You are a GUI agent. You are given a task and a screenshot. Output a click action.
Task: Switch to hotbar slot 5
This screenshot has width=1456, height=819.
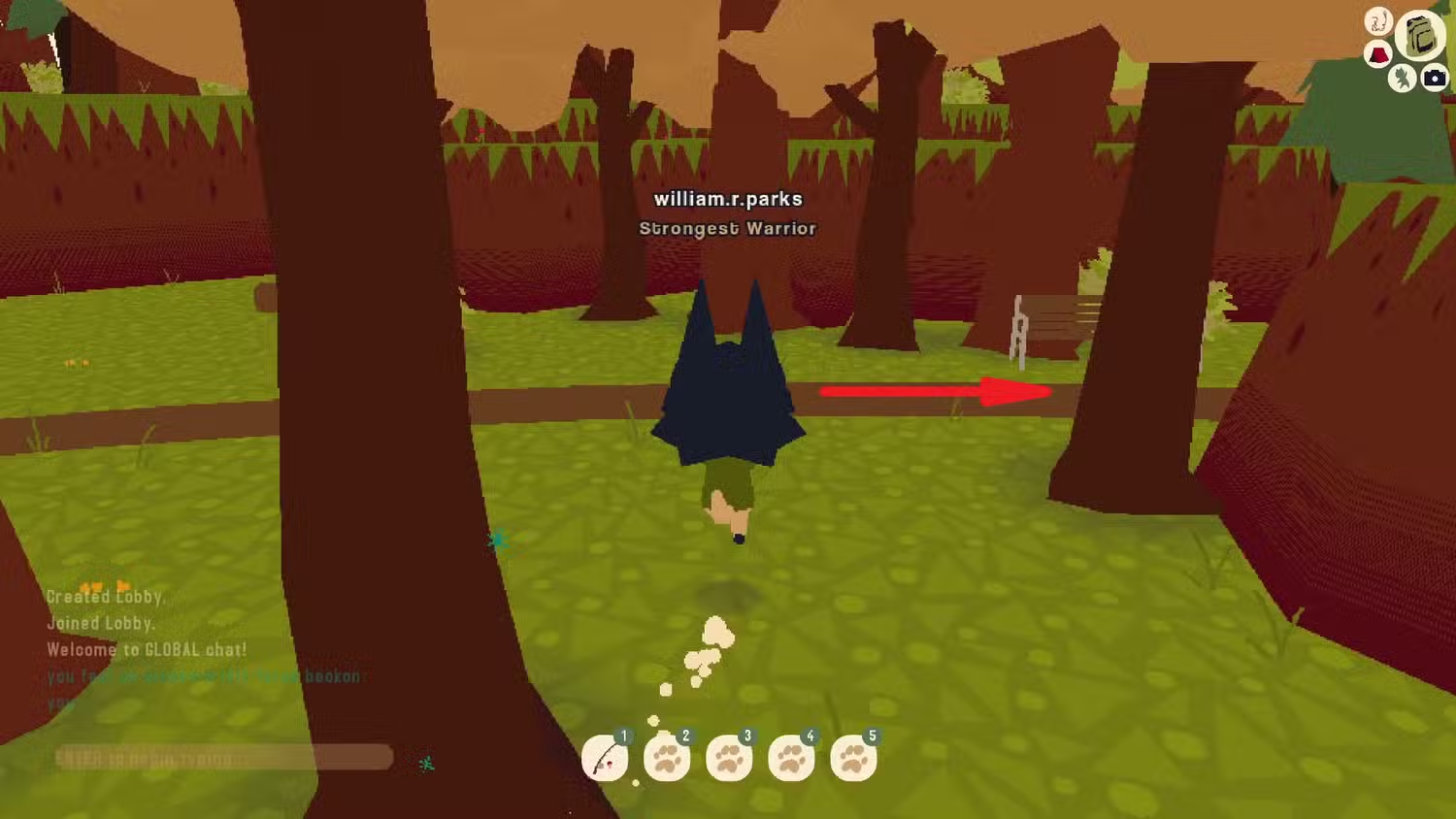pos(853,758)
